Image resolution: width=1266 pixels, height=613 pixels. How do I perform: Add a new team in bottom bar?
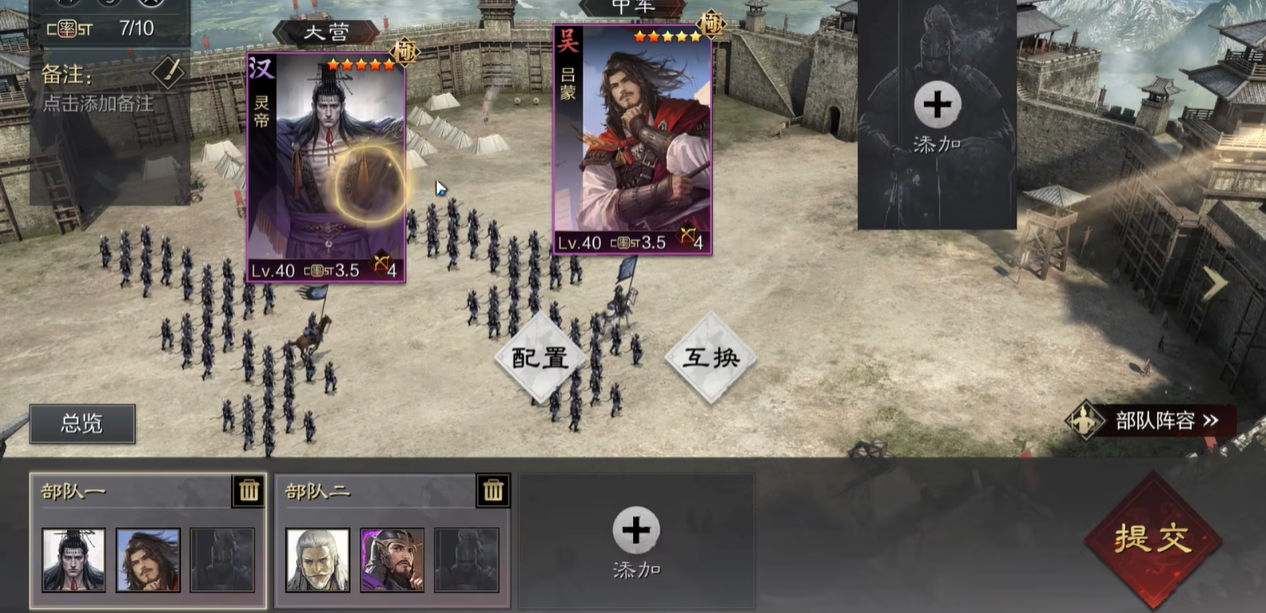coord(636,541)
